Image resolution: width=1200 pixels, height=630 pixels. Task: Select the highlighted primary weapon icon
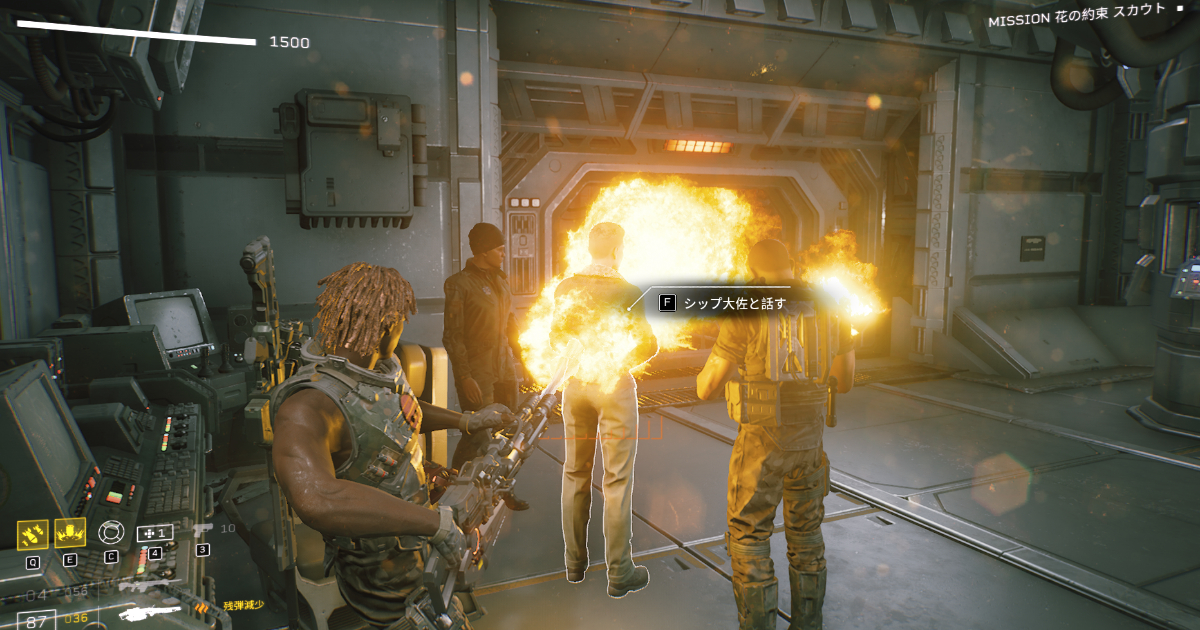[150, 612]
